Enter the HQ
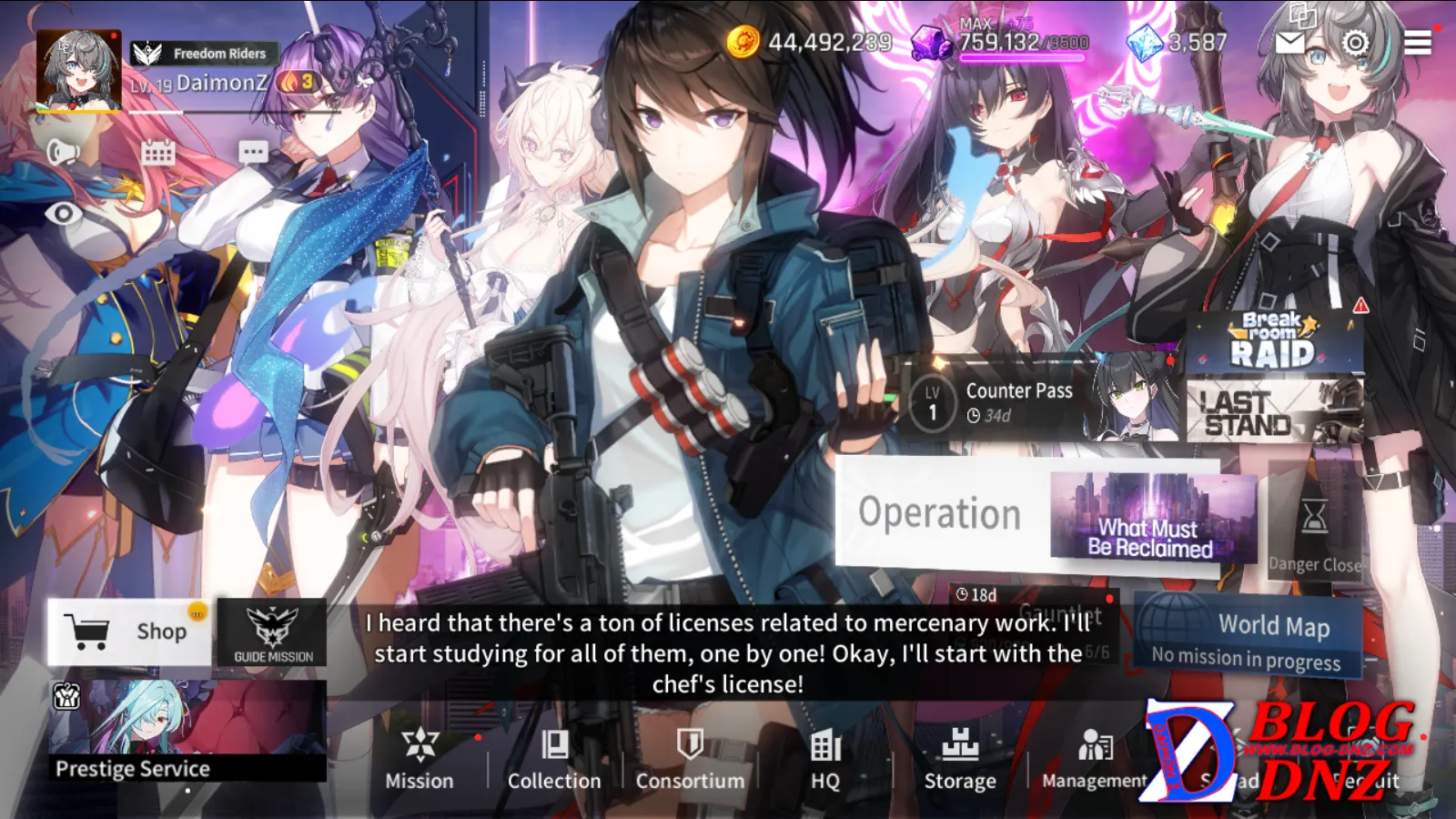 [825, 759]
